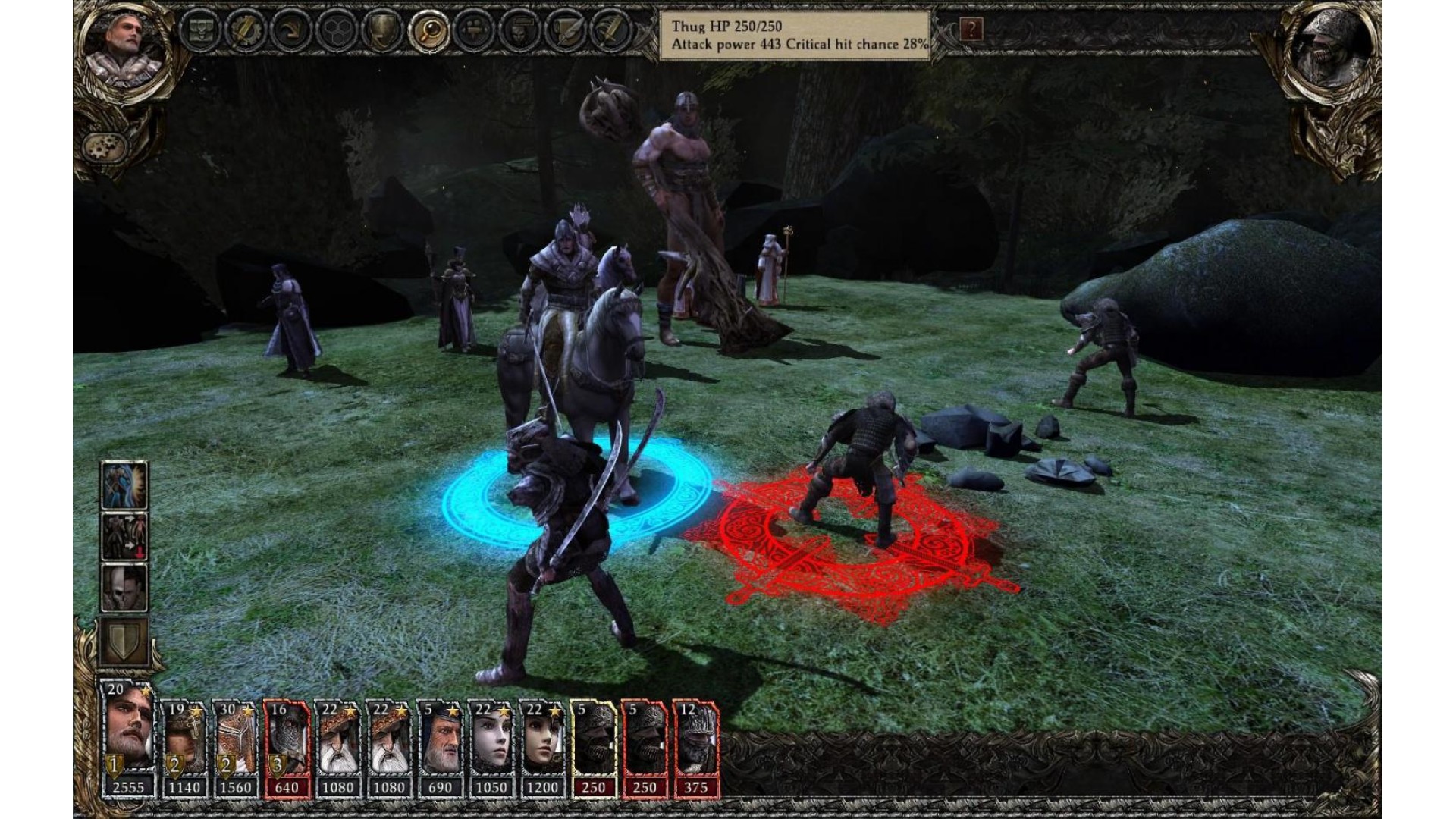Select the red-framed unit with 640 HP
Screen dimensions: 1456x819
point(286,748)
